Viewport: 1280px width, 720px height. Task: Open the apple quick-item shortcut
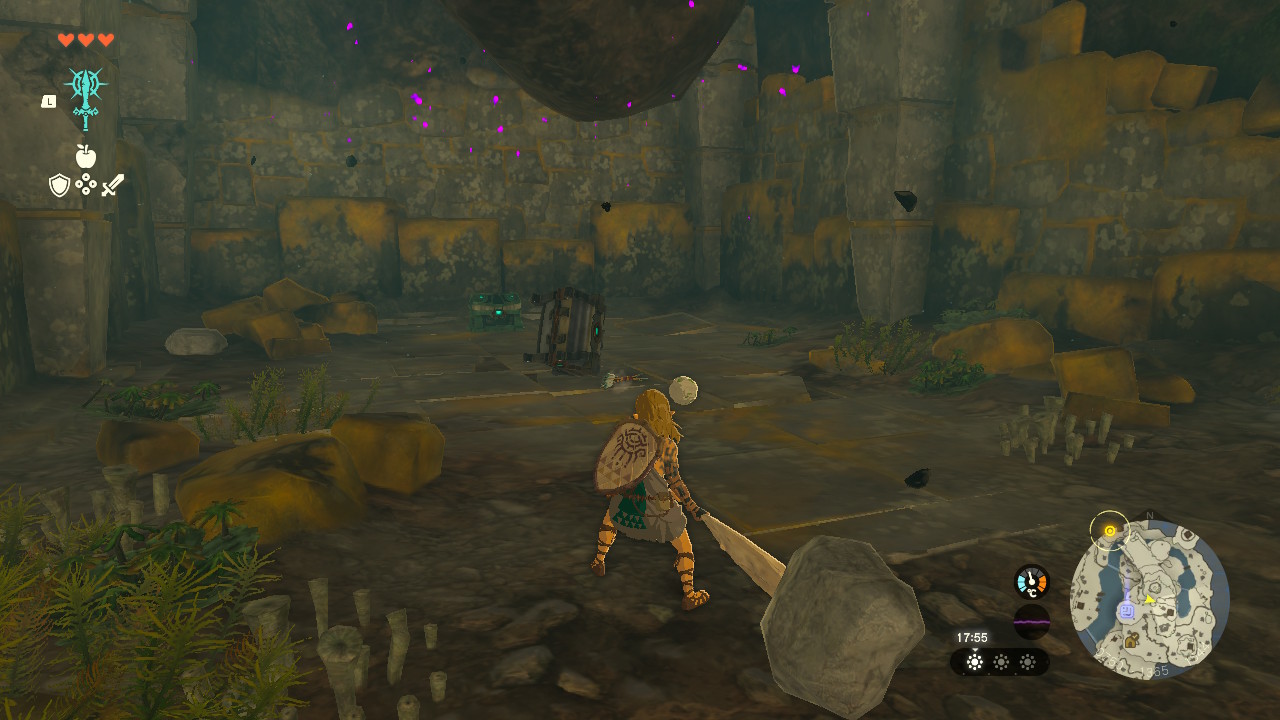coord(86,156)
